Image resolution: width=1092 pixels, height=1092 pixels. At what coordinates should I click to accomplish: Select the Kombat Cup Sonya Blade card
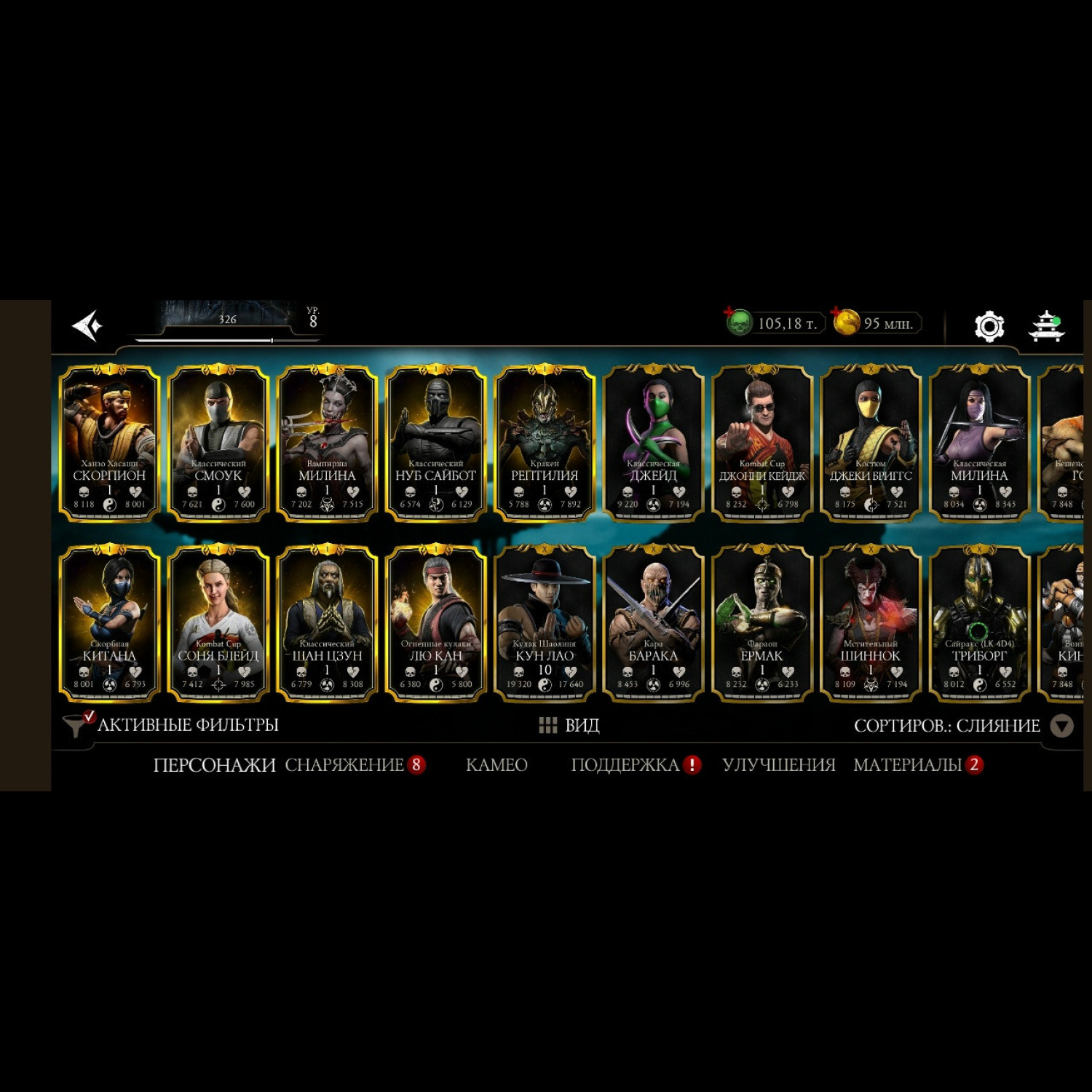tap(218, 623)
